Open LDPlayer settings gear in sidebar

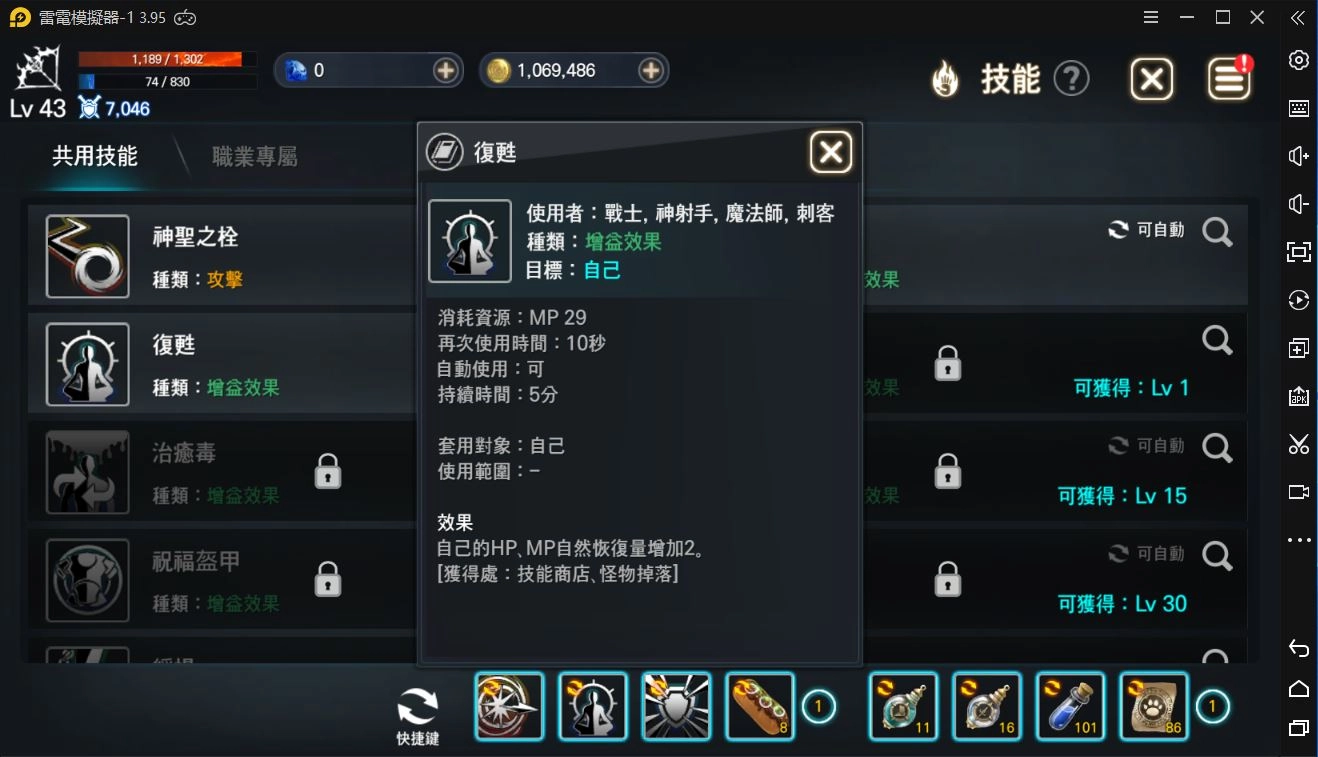coord(1299,60)
